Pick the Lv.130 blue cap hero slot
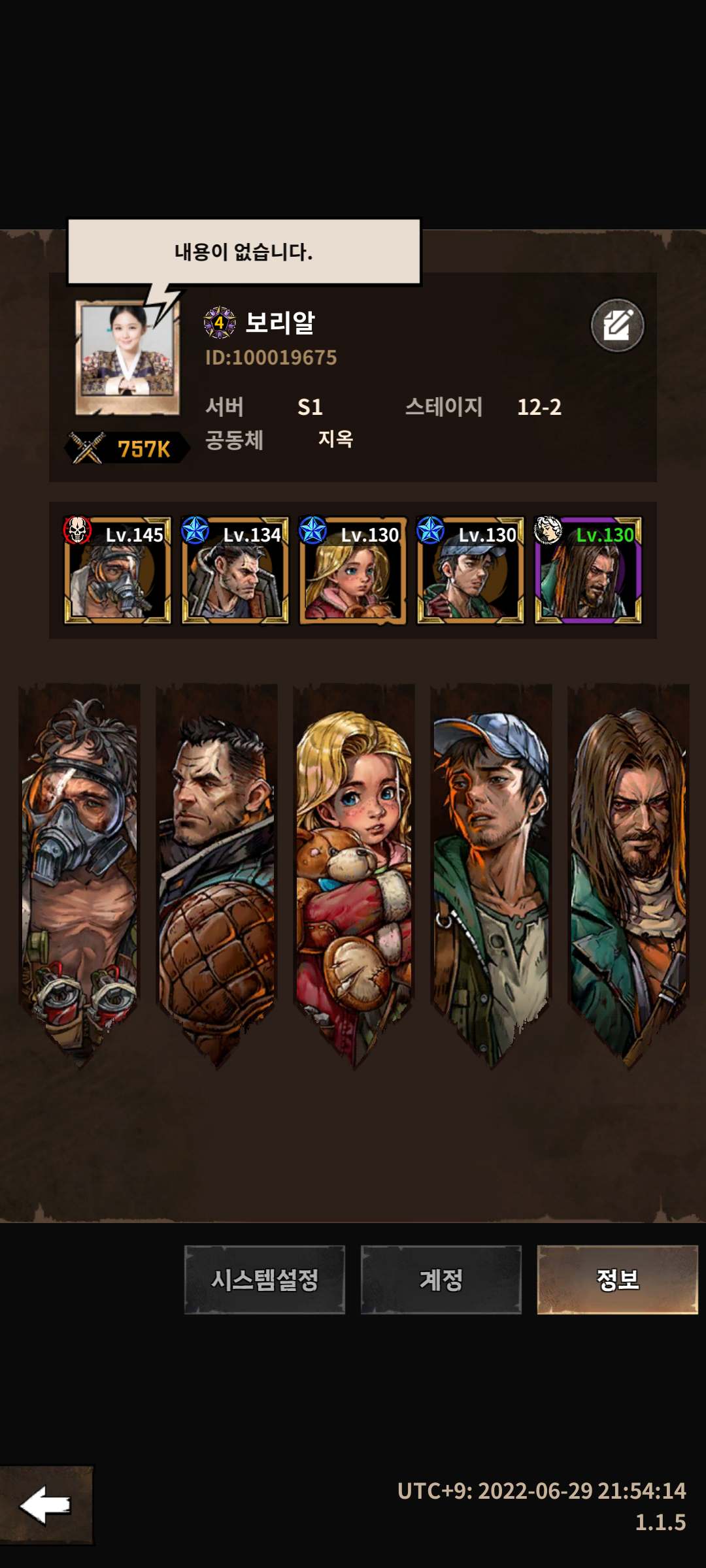Screen dimensions: 706x1568 [x=470, y=570]
